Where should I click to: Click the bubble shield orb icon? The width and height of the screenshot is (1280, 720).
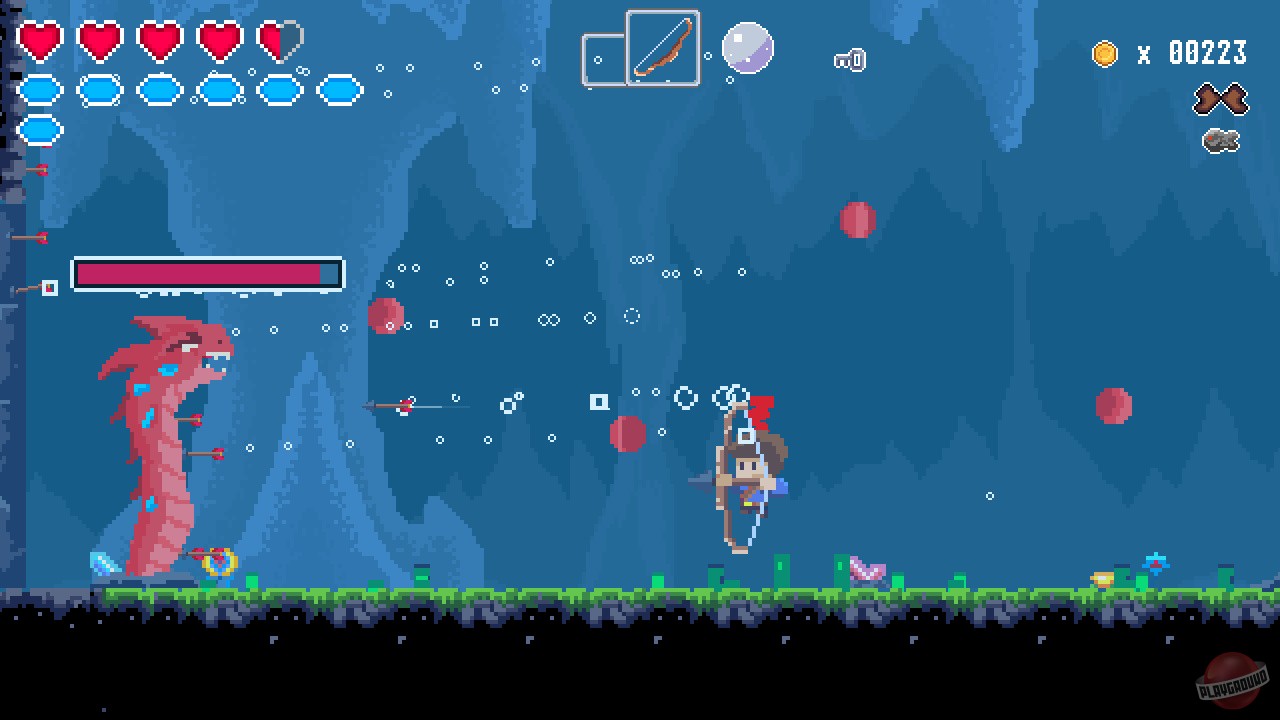point(746,49)
